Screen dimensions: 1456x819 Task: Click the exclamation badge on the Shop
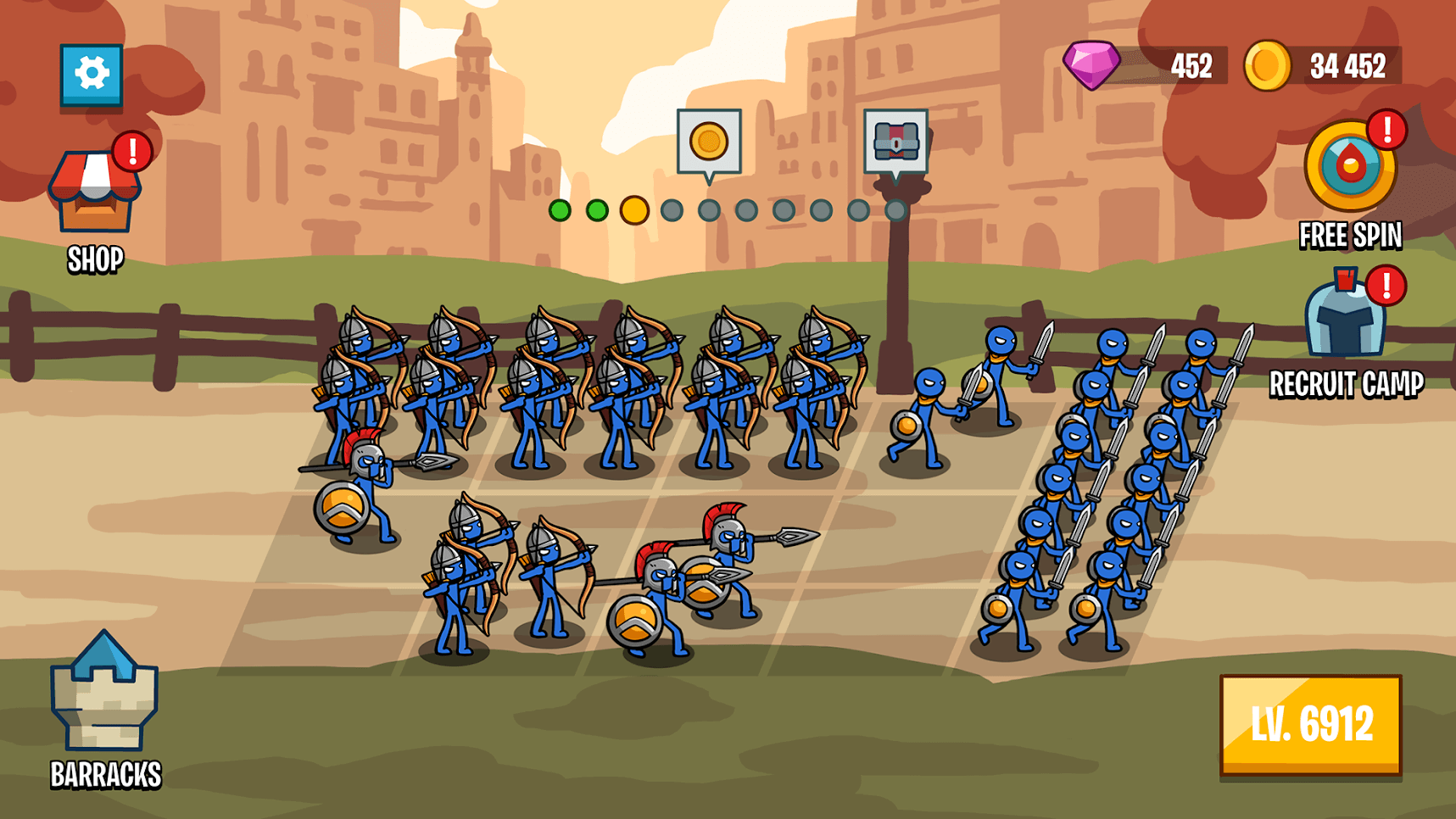(131, 149)
